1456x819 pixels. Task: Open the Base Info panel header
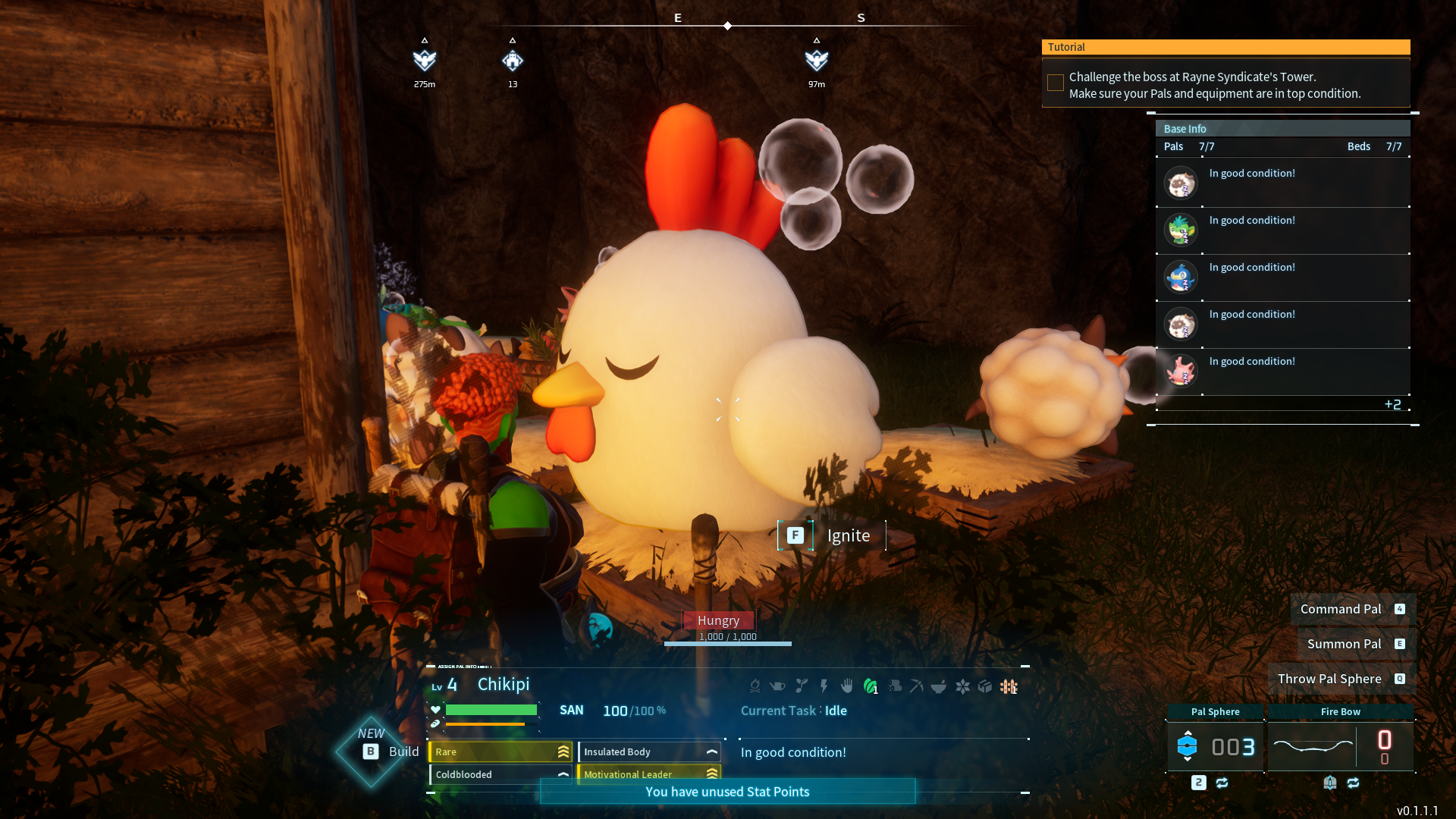(1282, 129)
